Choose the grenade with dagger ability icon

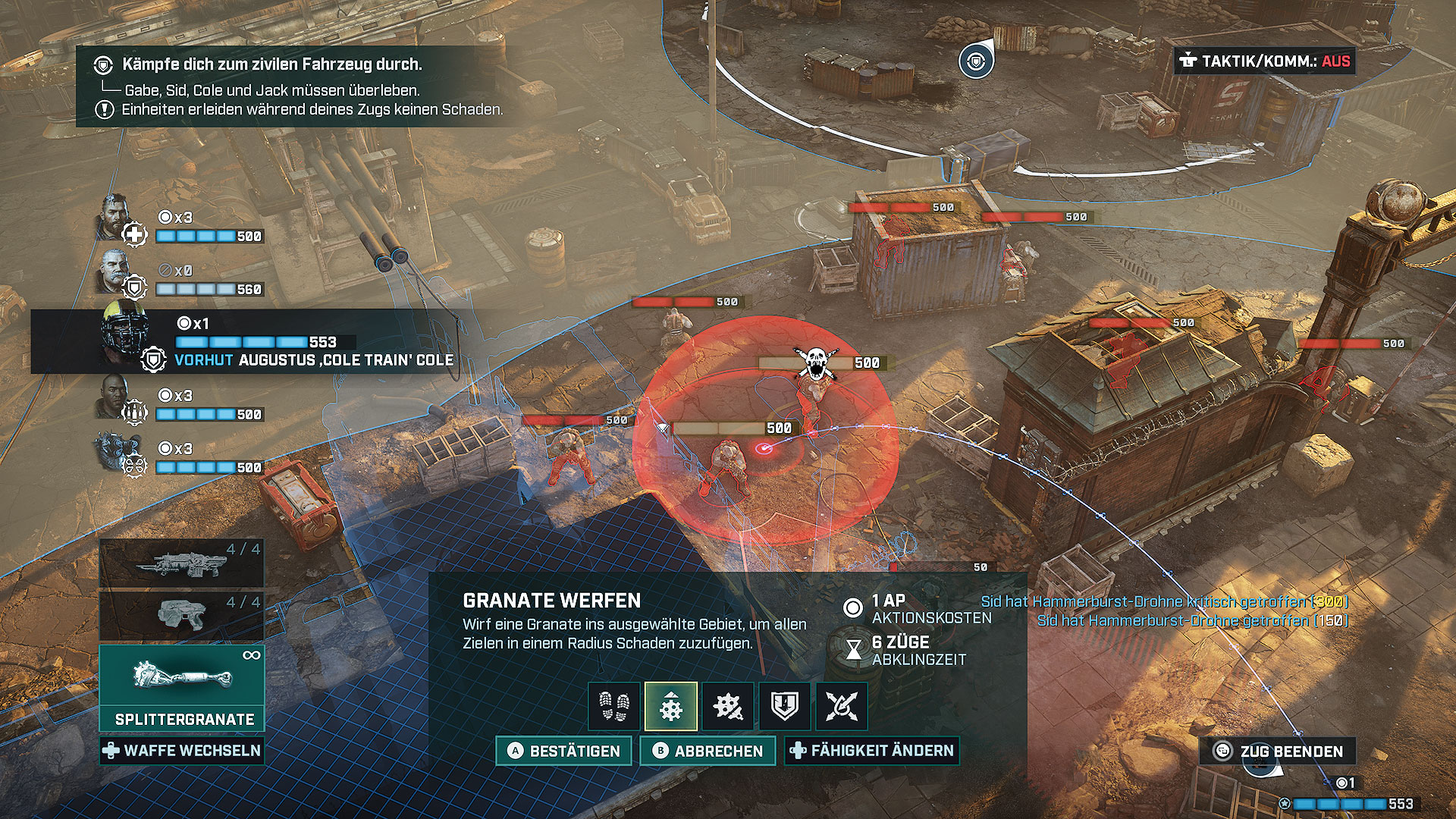(728, 707)
